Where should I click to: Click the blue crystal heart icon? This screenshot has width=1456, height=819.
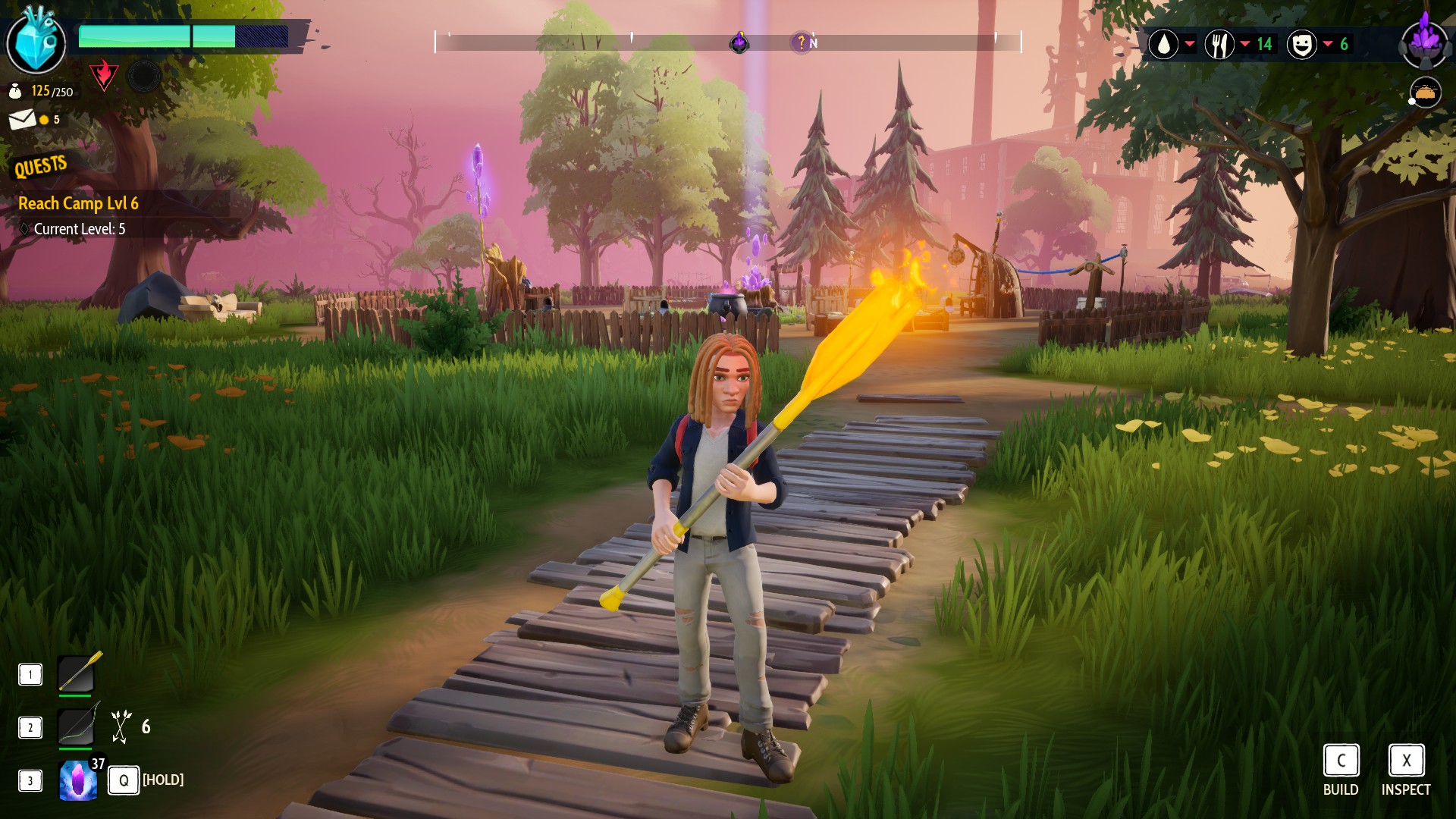pyautogui.click(x=36, y=42)
